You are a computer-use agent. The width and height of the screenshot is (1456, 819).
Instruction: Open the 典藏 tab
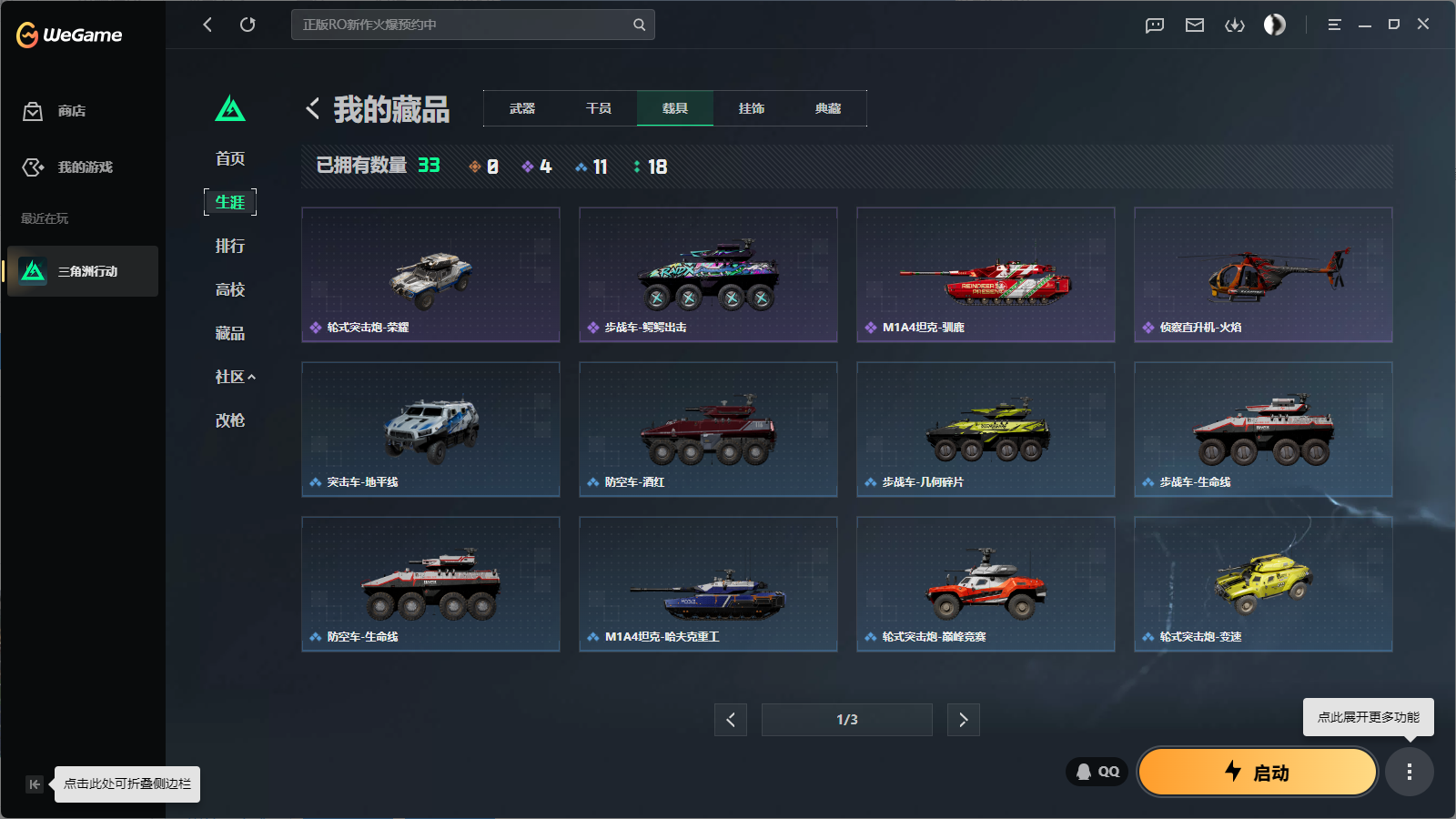point(828,107)
